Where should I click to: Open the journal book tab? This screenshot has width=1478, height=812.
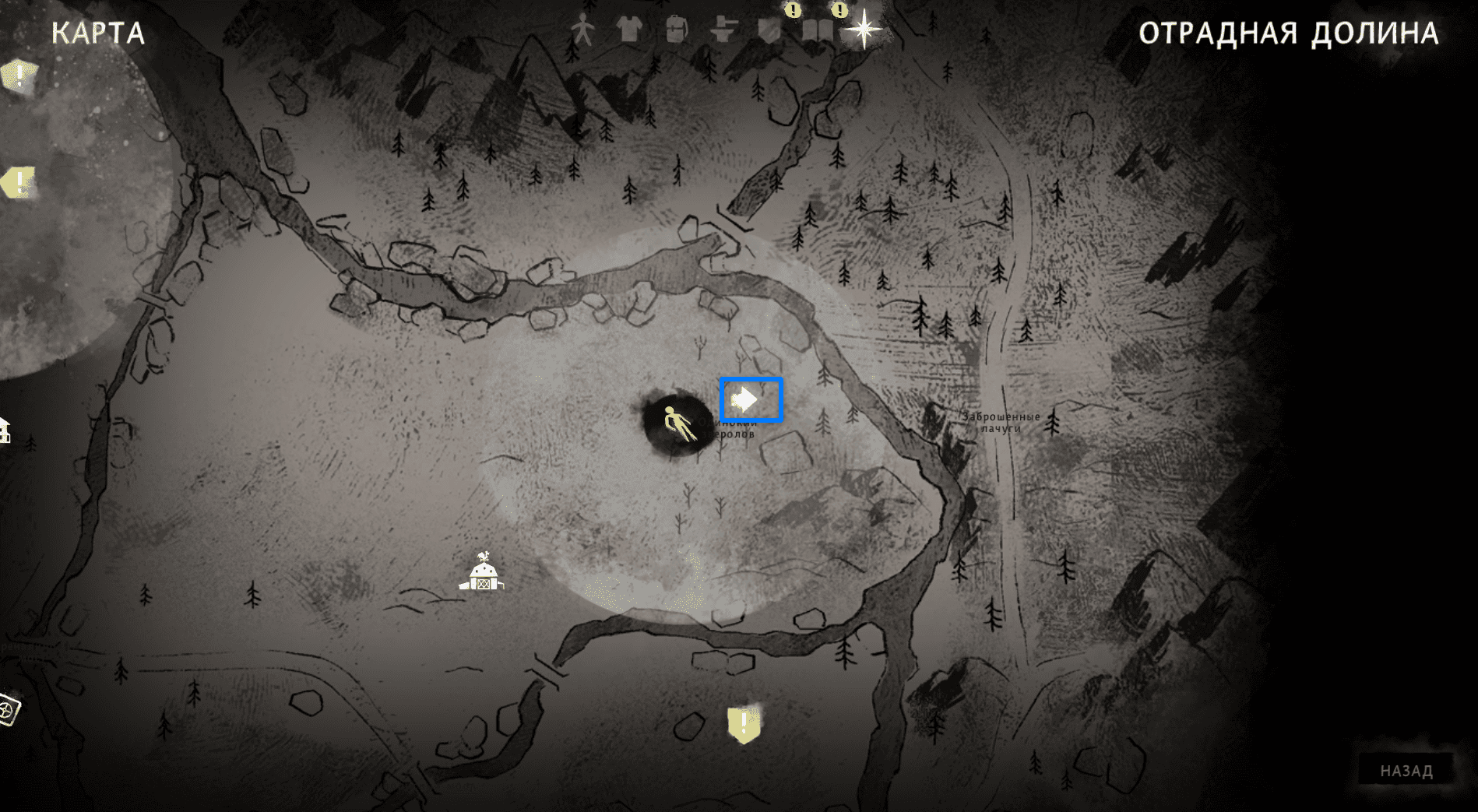817,31
